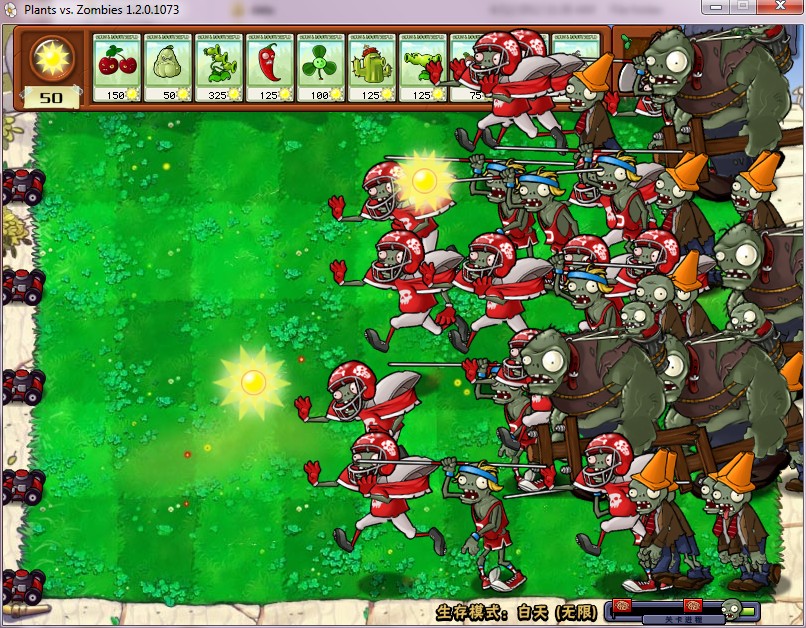
Task: Pick the Cactus seed packet
Action: tap(372, 67)
